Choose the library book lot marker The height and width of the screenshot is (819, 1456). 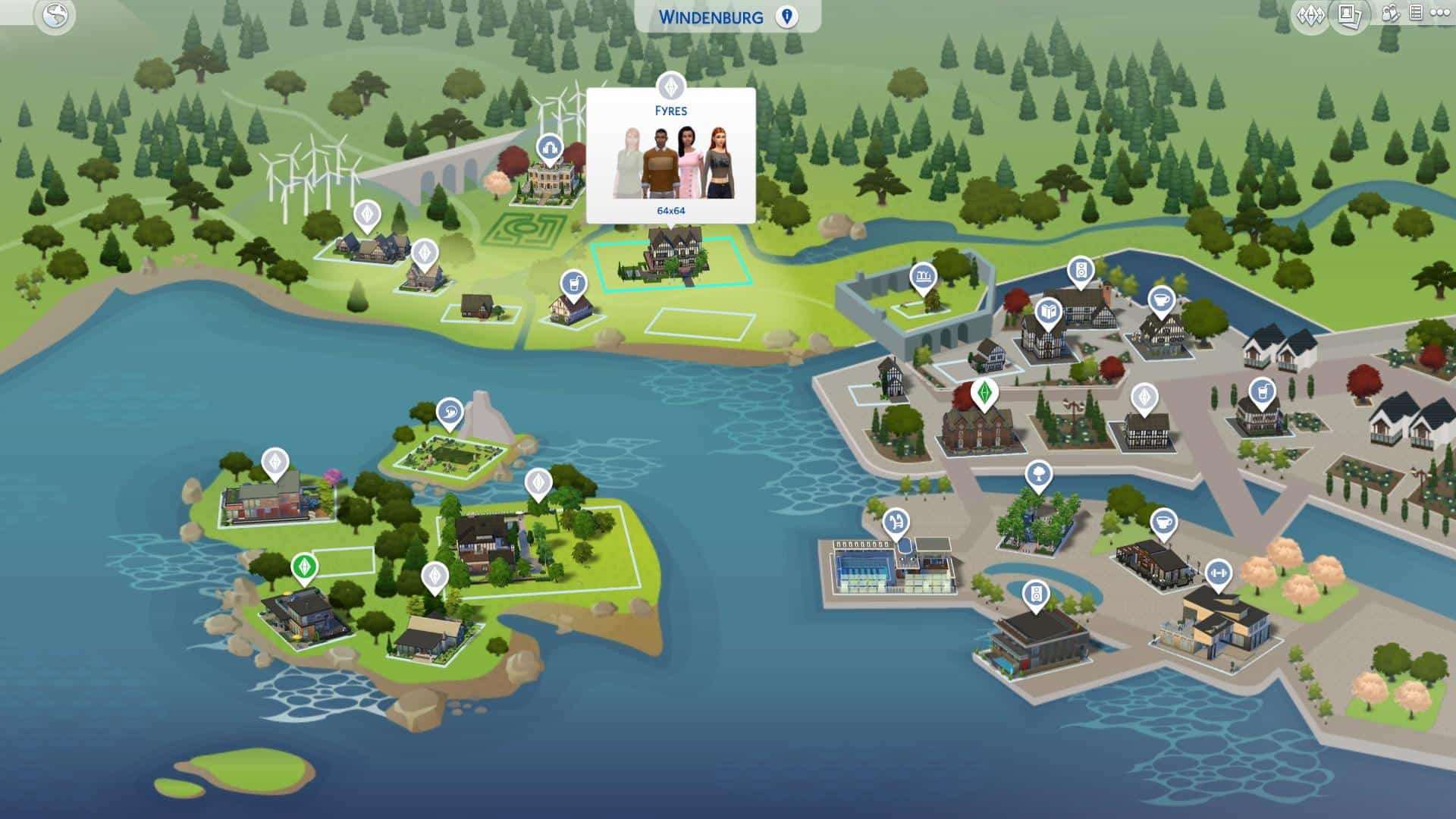point(1048,311)
